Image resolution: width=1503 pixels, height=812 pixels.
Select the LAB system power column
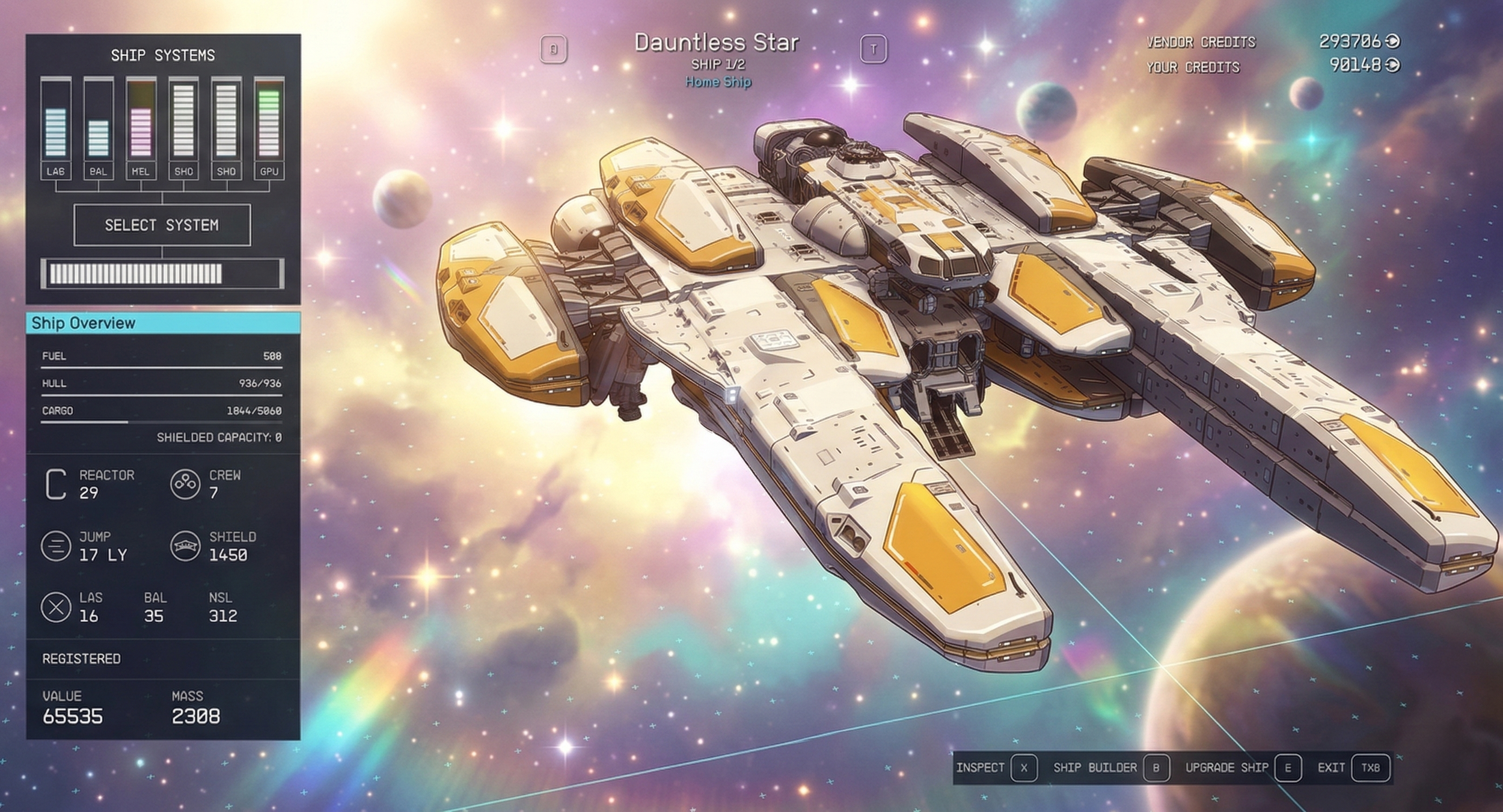55,127
